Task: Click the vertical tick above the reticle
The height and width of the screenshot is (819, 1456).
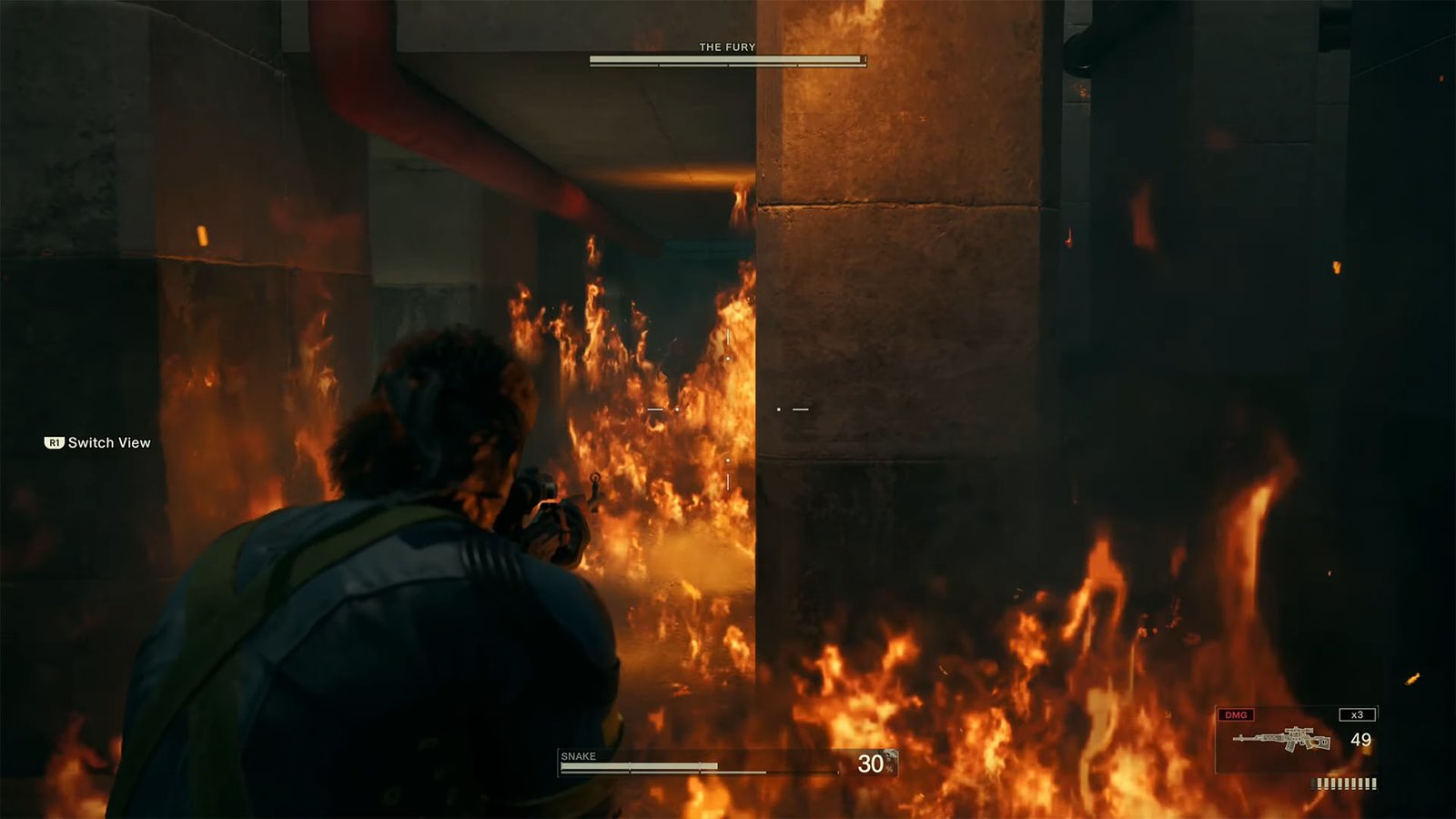Action: pyautogui.click(x=727, y=337)
